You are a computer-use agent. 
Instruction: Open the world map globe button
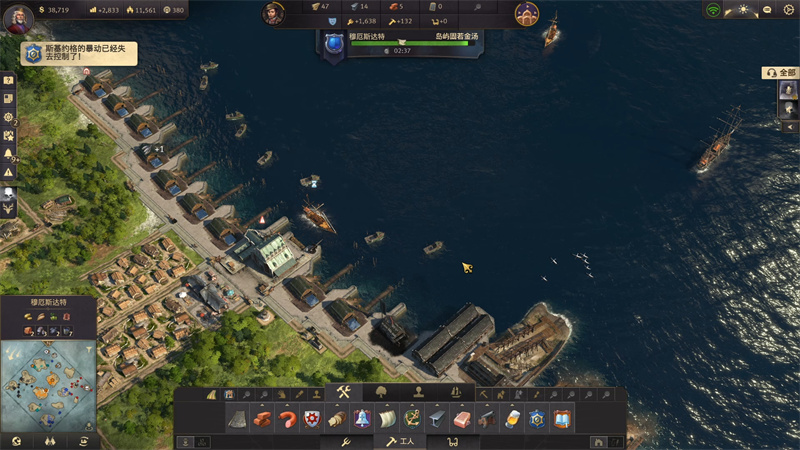tap(16, 441)
